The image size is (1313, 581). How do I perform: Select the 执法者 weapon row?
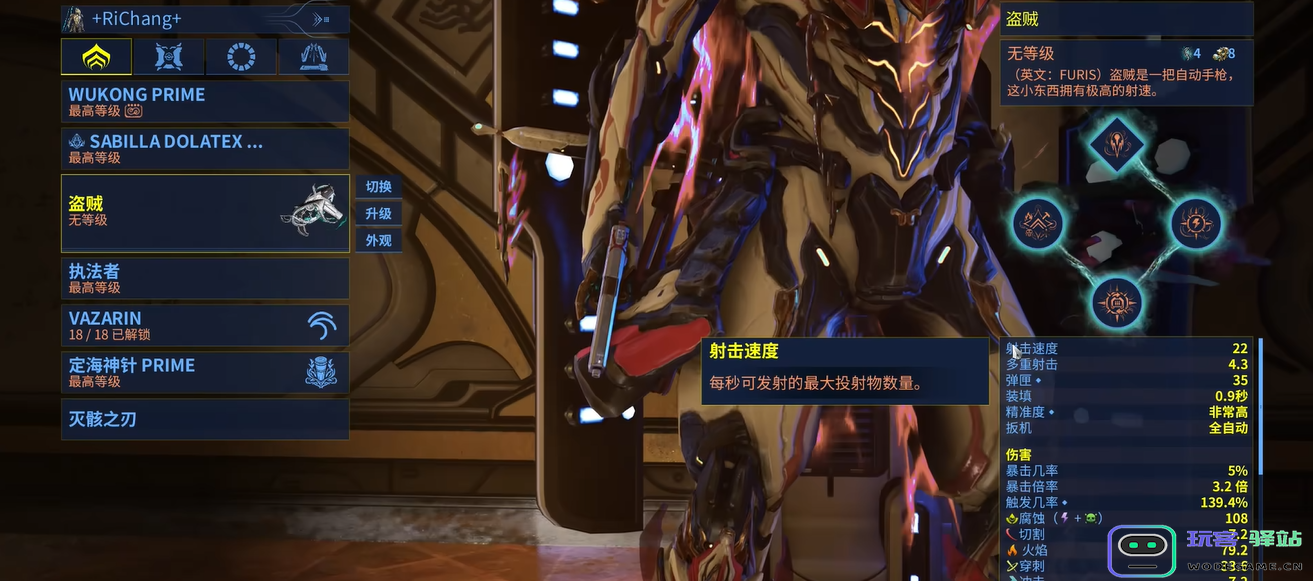click(x=205, y=278)
